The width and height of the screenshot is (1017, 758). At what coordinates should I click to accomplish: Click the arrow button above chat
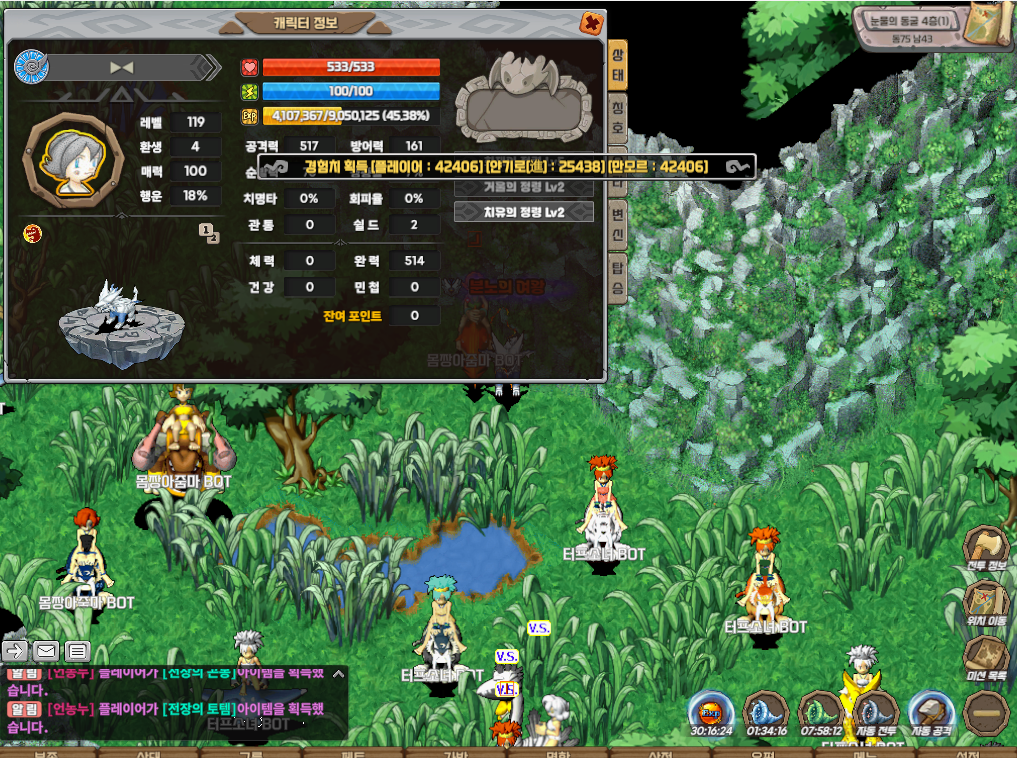click(x=16, y=651)
